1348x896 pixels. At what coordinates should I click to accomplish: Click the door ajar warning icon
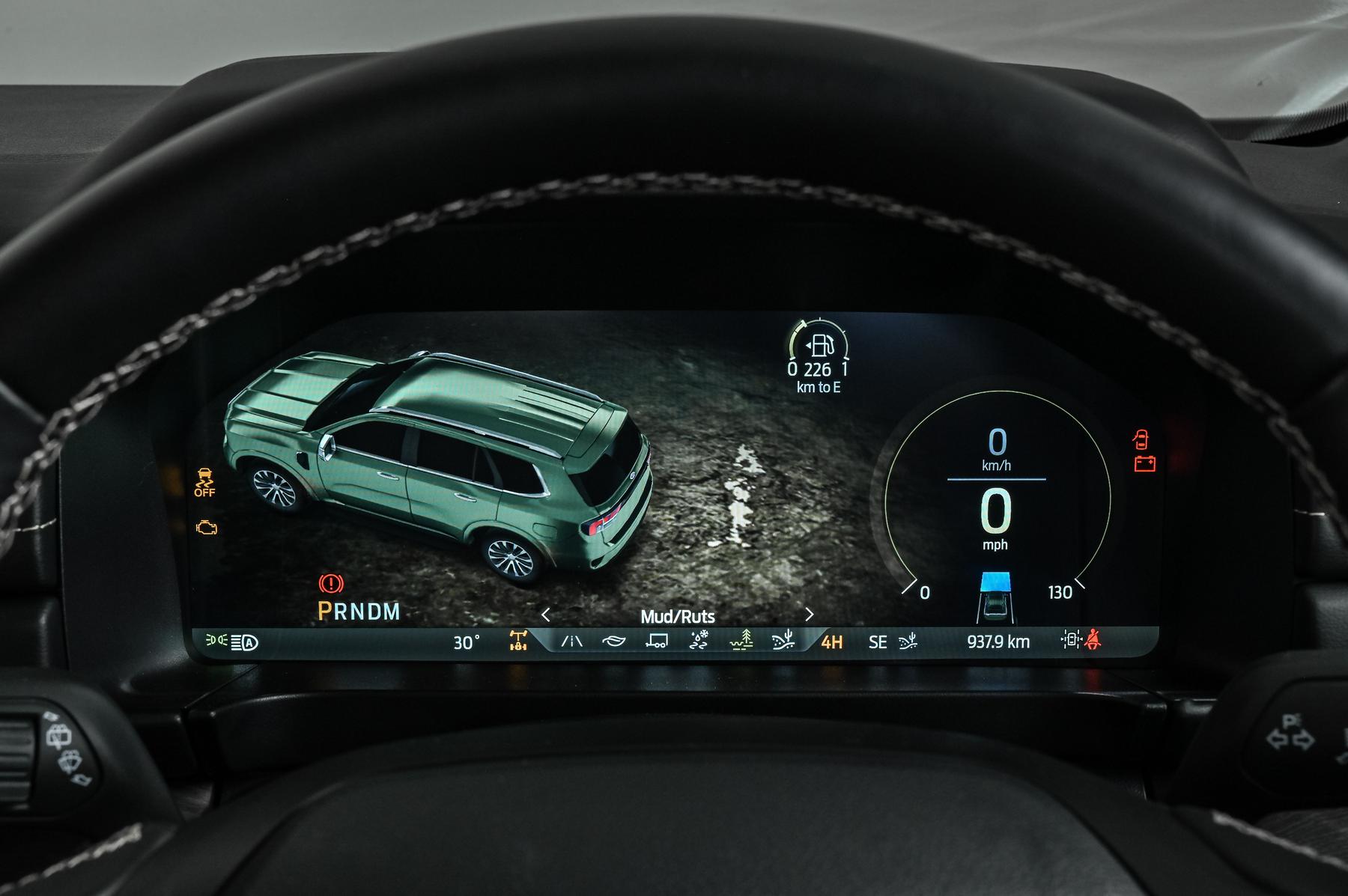(1141, 439)
